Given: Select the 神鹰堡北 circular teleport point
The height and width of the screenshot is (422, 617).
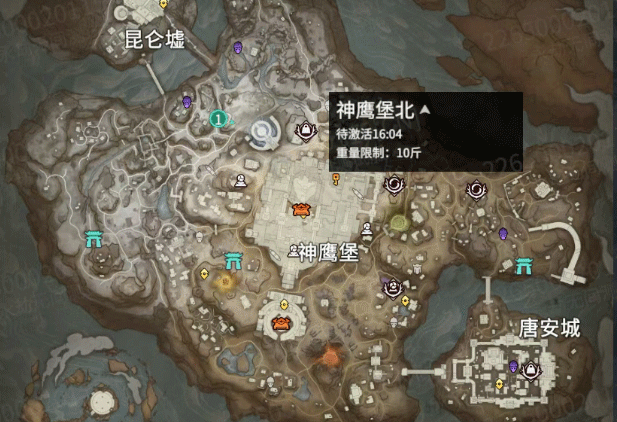Looking at the screenshot, I should (x=265, y=132).
